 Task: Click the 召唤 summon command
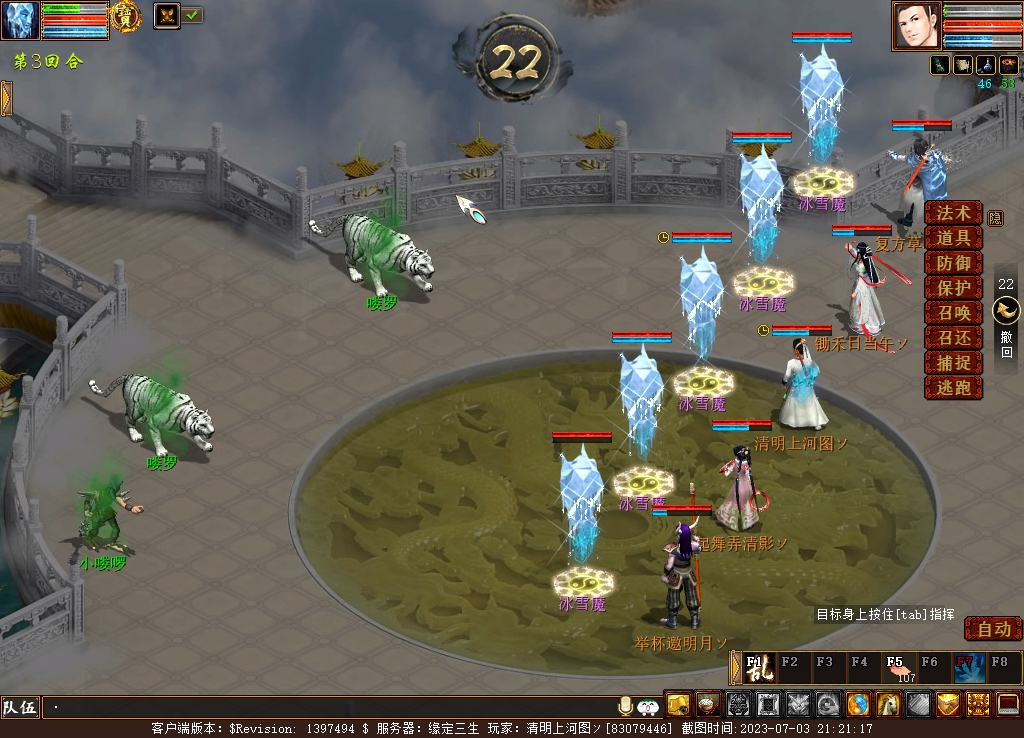[953, 313]
